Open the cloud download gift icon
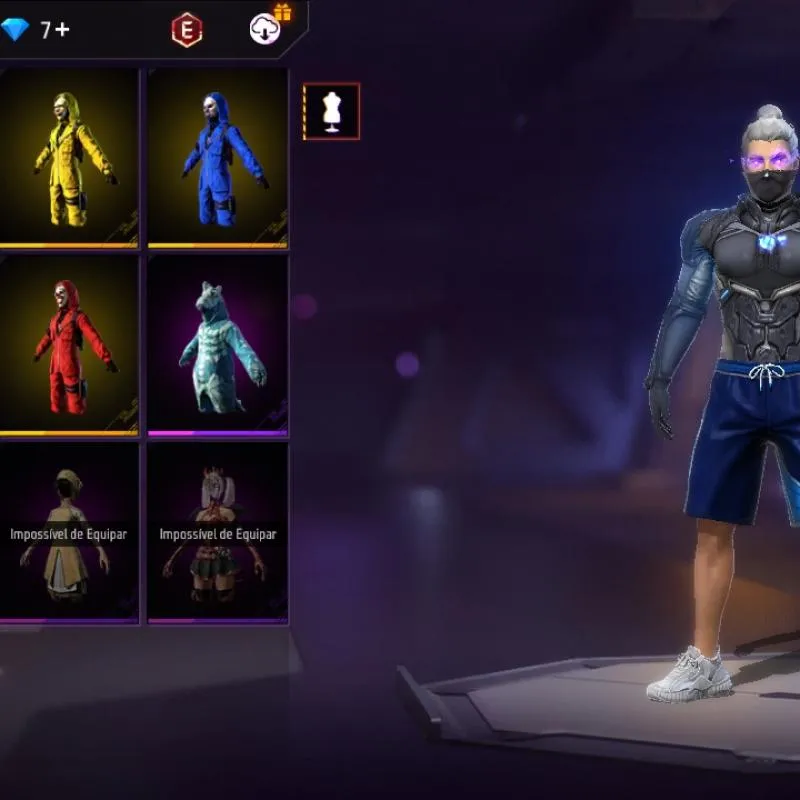 pos(266,28)
